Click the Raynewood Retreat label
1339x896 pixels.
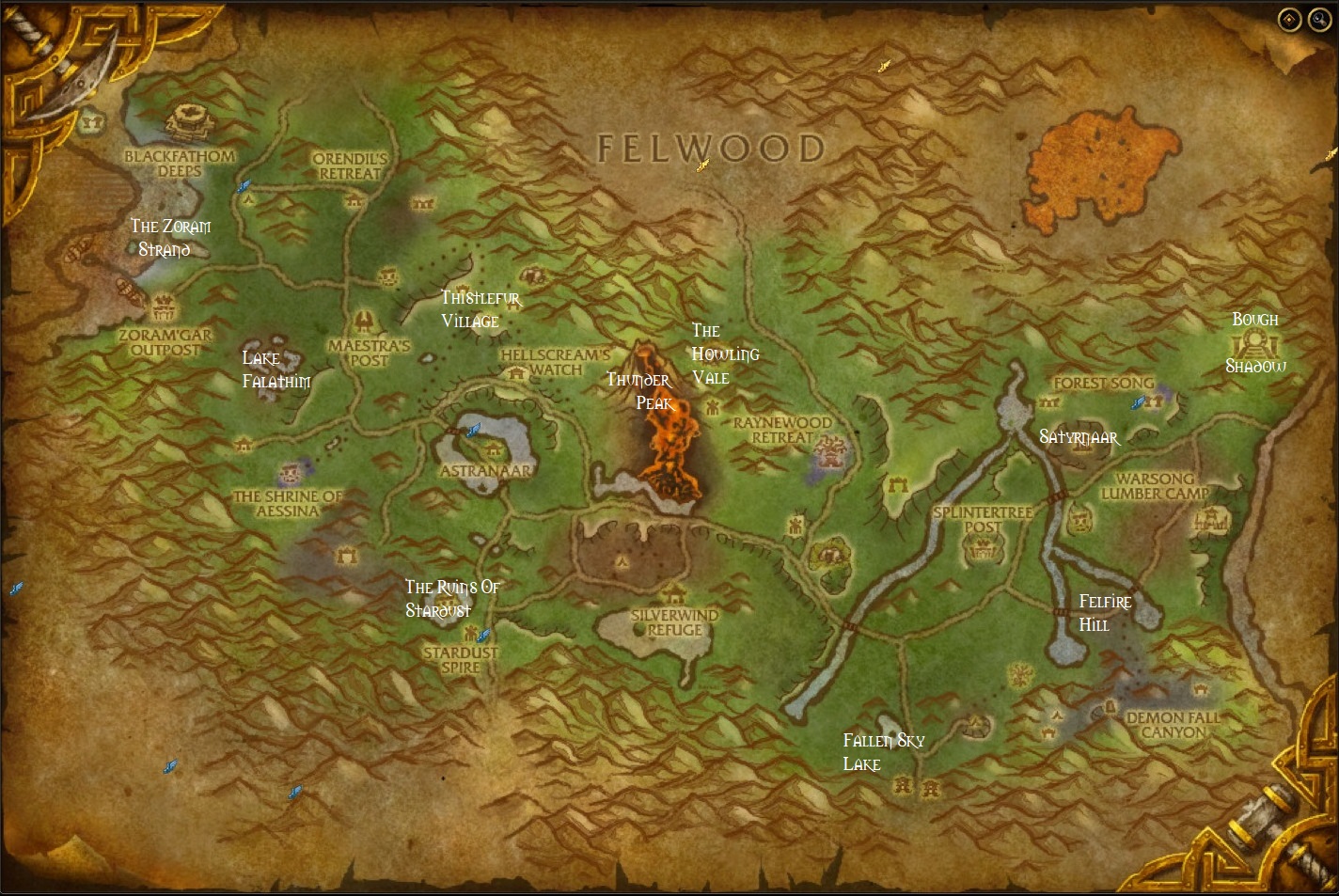point(782,430)
